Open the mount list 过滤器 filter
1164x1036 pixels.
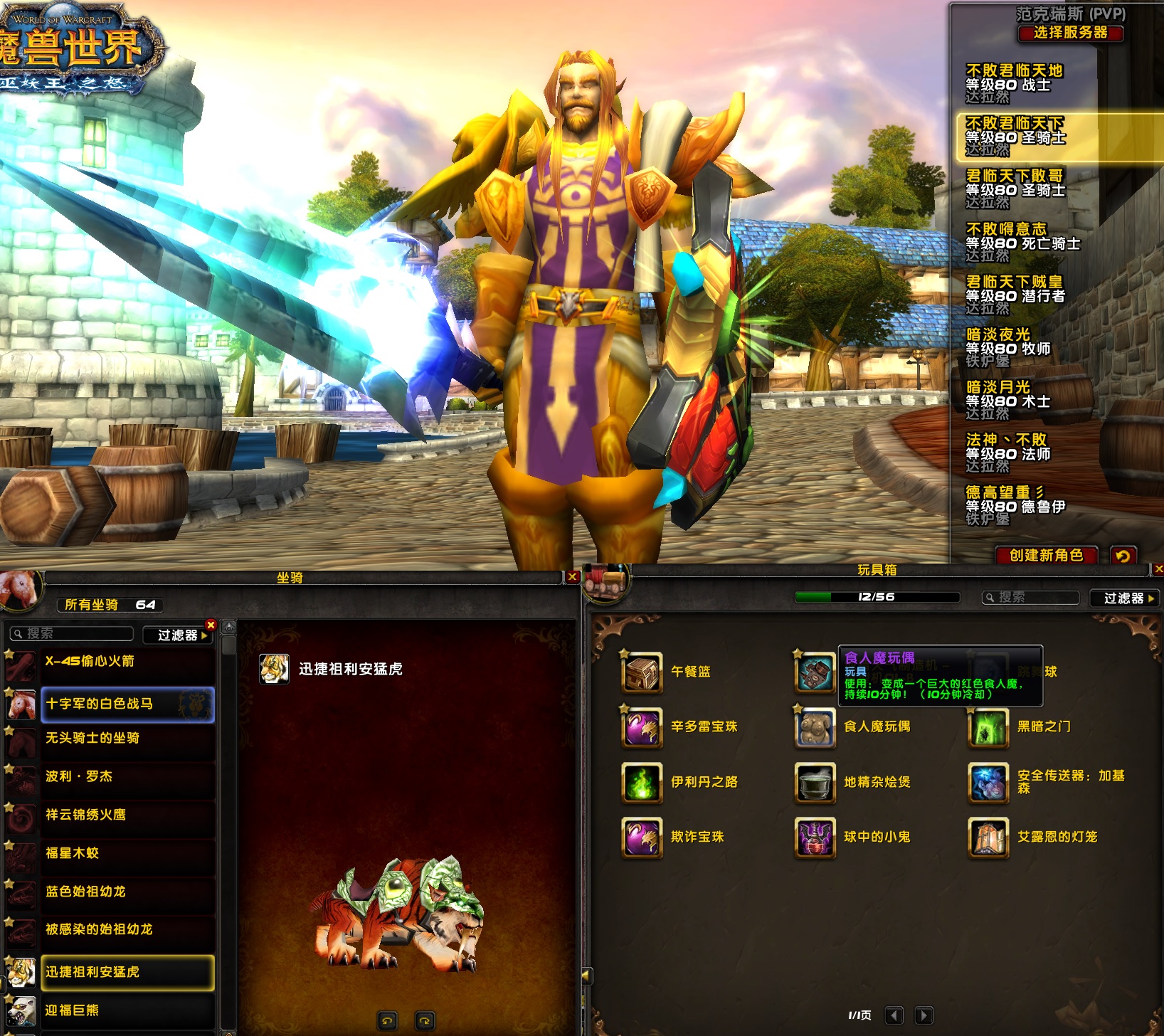point(179,635)
